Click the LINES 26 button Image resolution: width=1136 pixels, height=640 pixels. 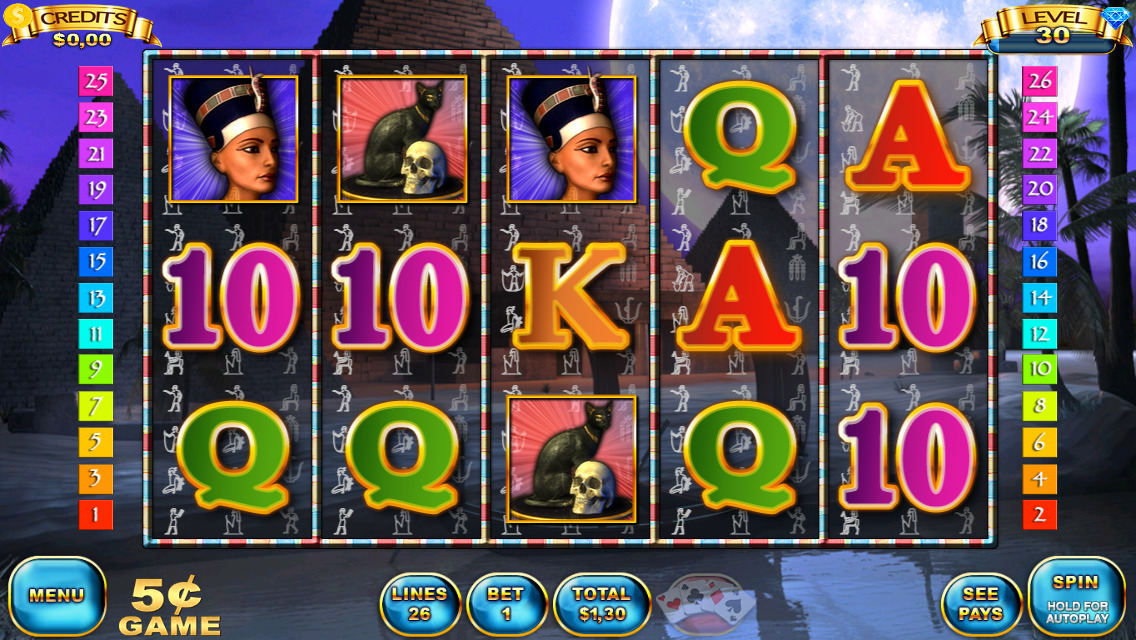click(x=419, y=604)
